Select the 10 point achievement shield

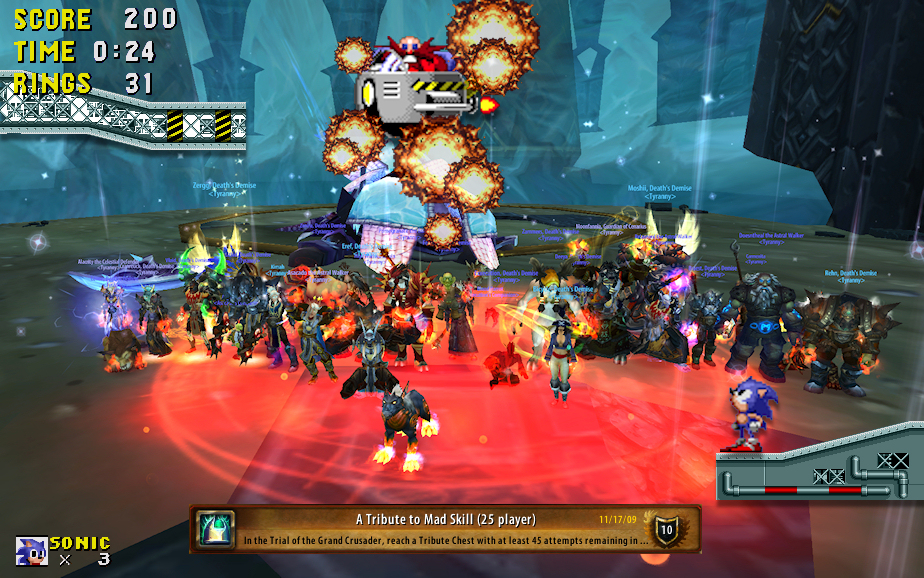[x=667, y=529]
